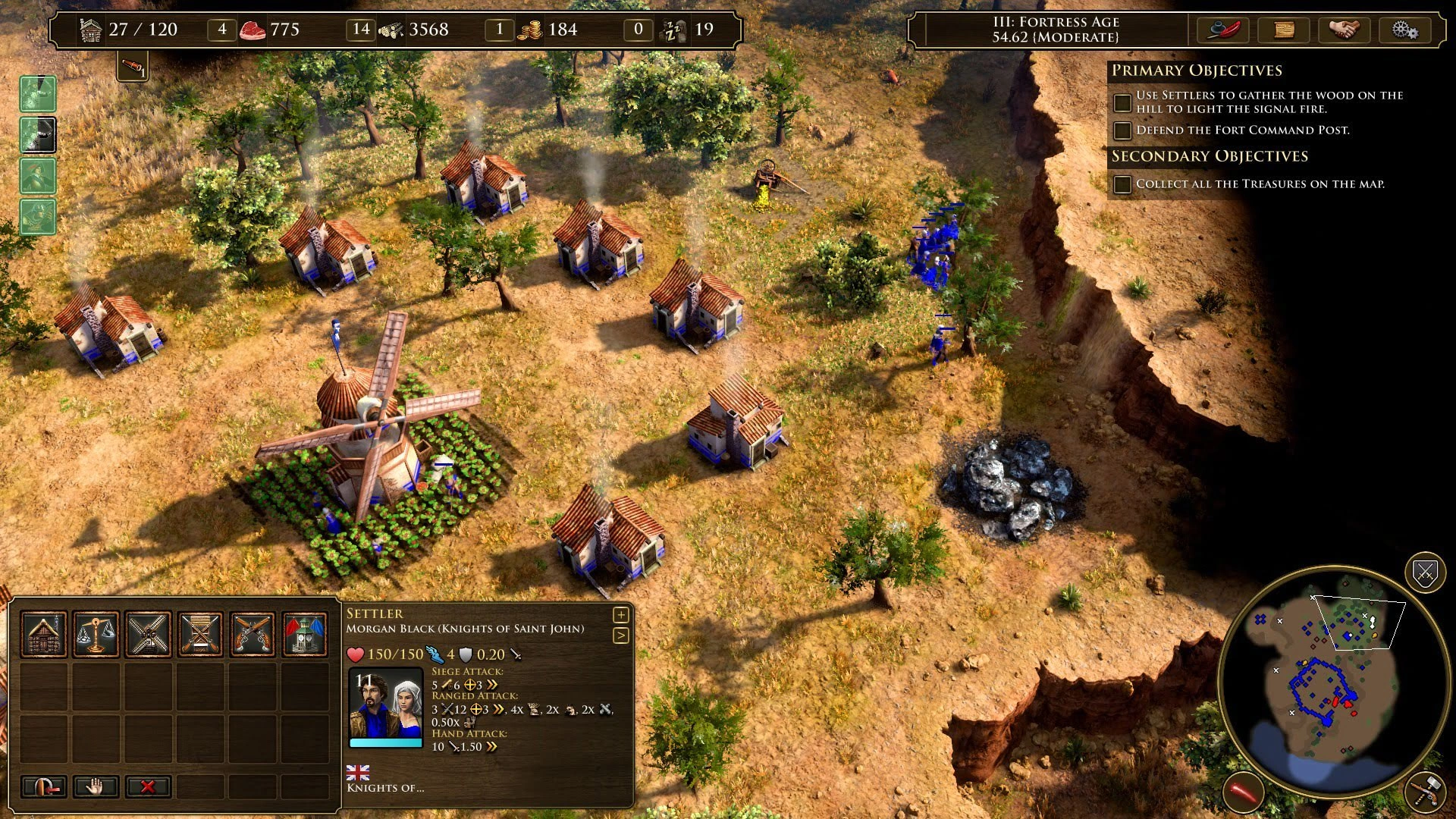Delete the unit with the red X button
The width and height of the screenshot is (1456, 819).
148,786
